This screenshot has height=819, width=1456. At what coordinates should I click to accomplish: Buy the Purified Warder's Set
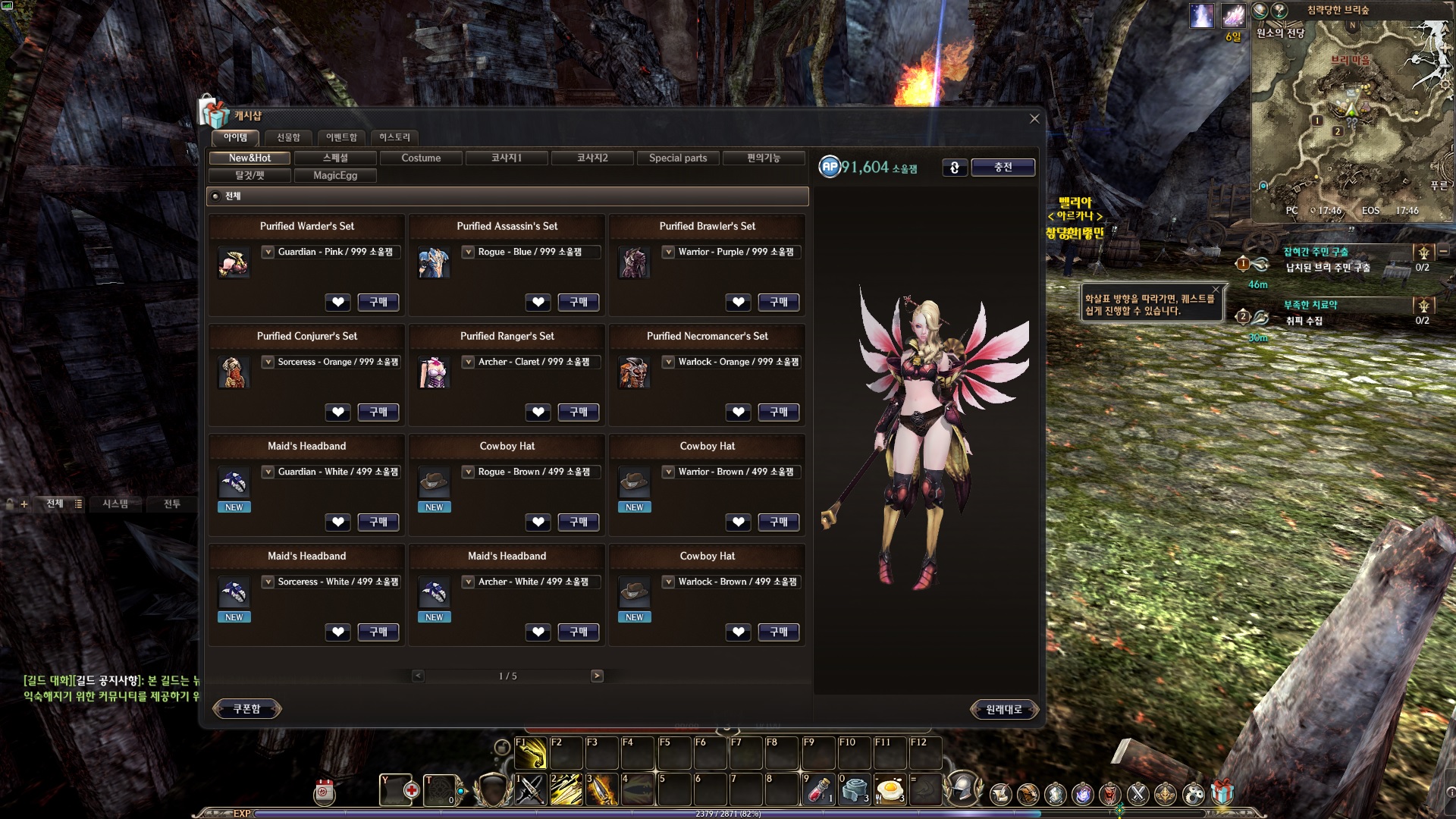(x=378, y=302)
